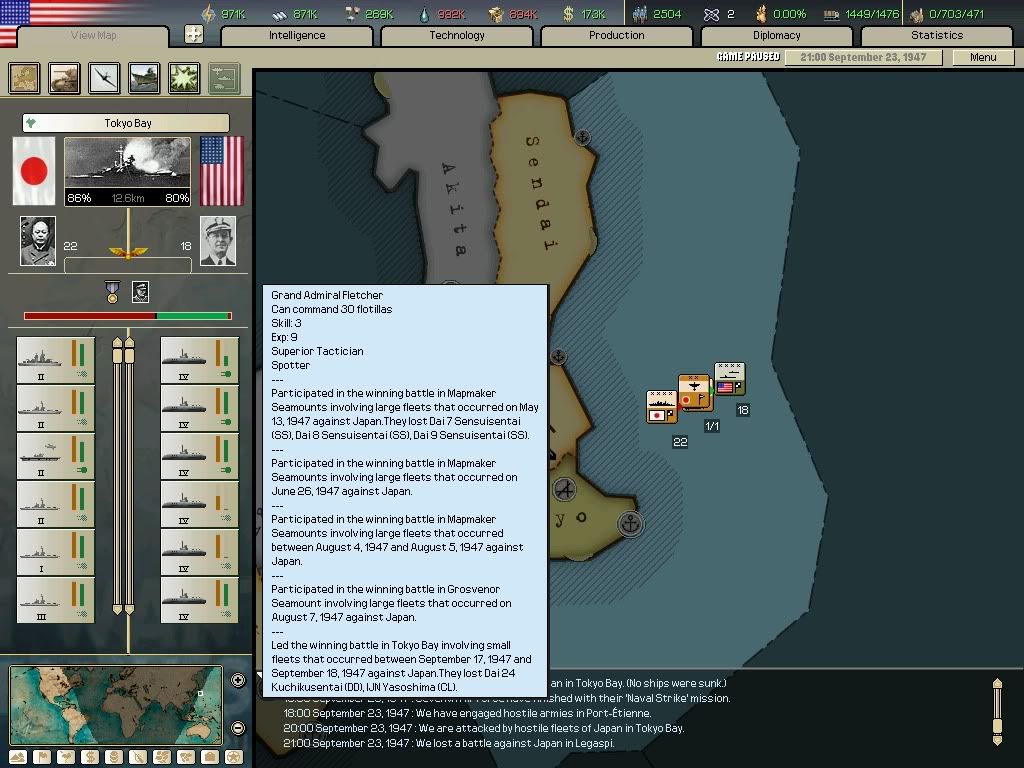Select the View Map tab
This screenshot has height=768, width=1024.
point(94,36)
